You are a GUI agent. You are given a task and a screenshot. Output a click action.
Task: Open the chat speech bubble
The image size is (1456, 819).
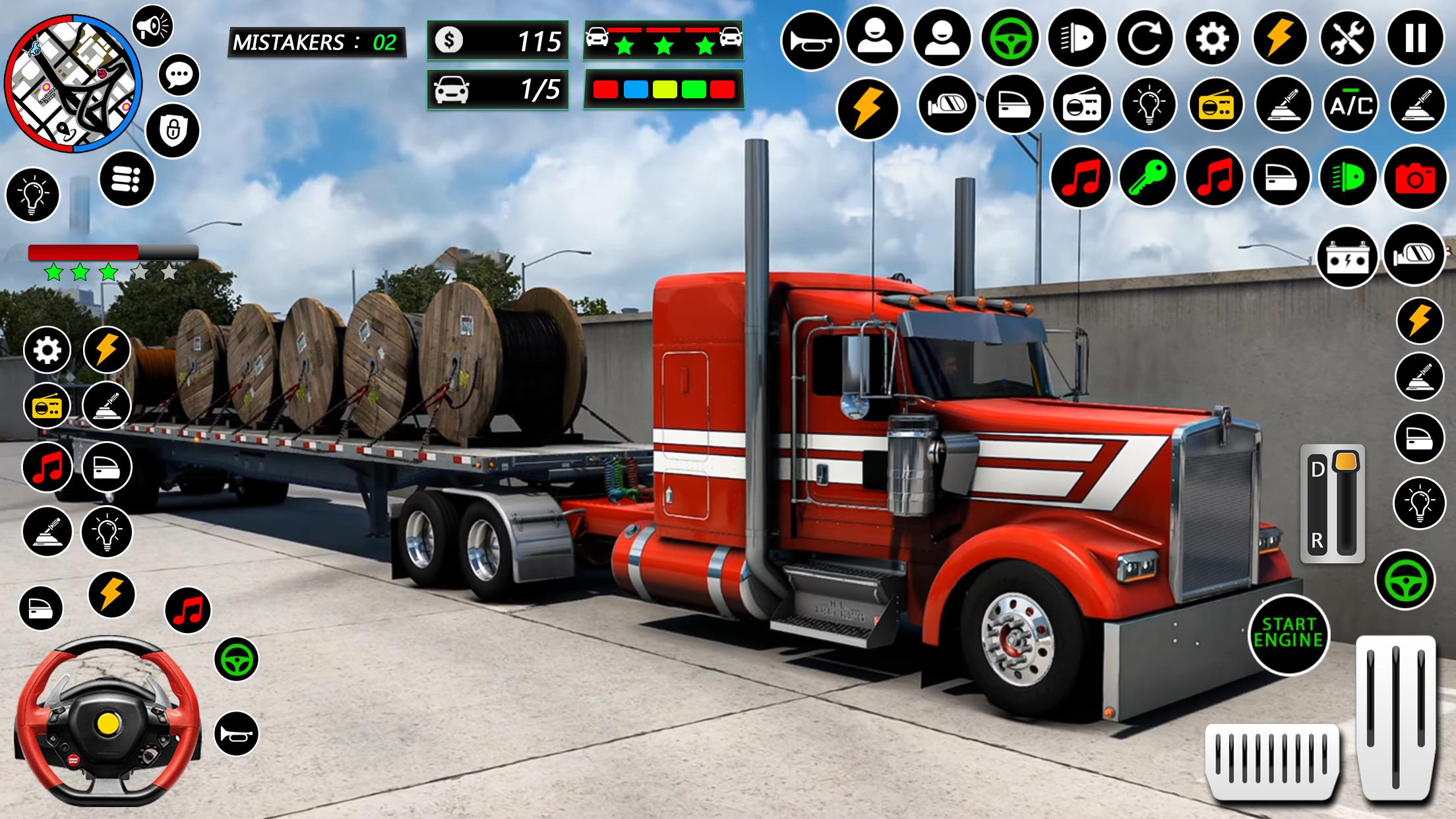(179, 75)
